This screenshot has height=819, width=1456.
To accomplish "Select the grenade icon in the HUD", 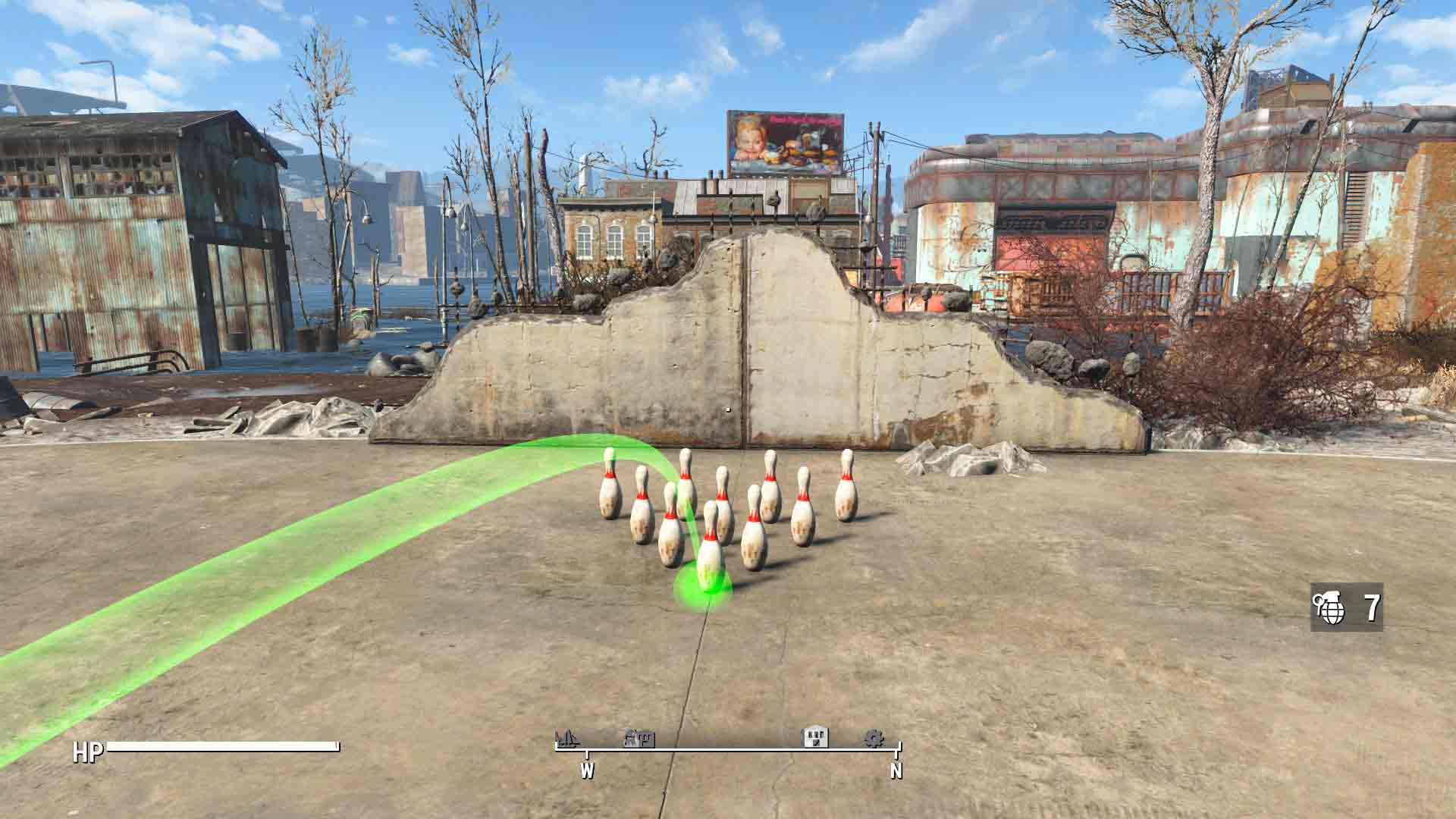I will pyautogui.click(x=1329, y=607).
